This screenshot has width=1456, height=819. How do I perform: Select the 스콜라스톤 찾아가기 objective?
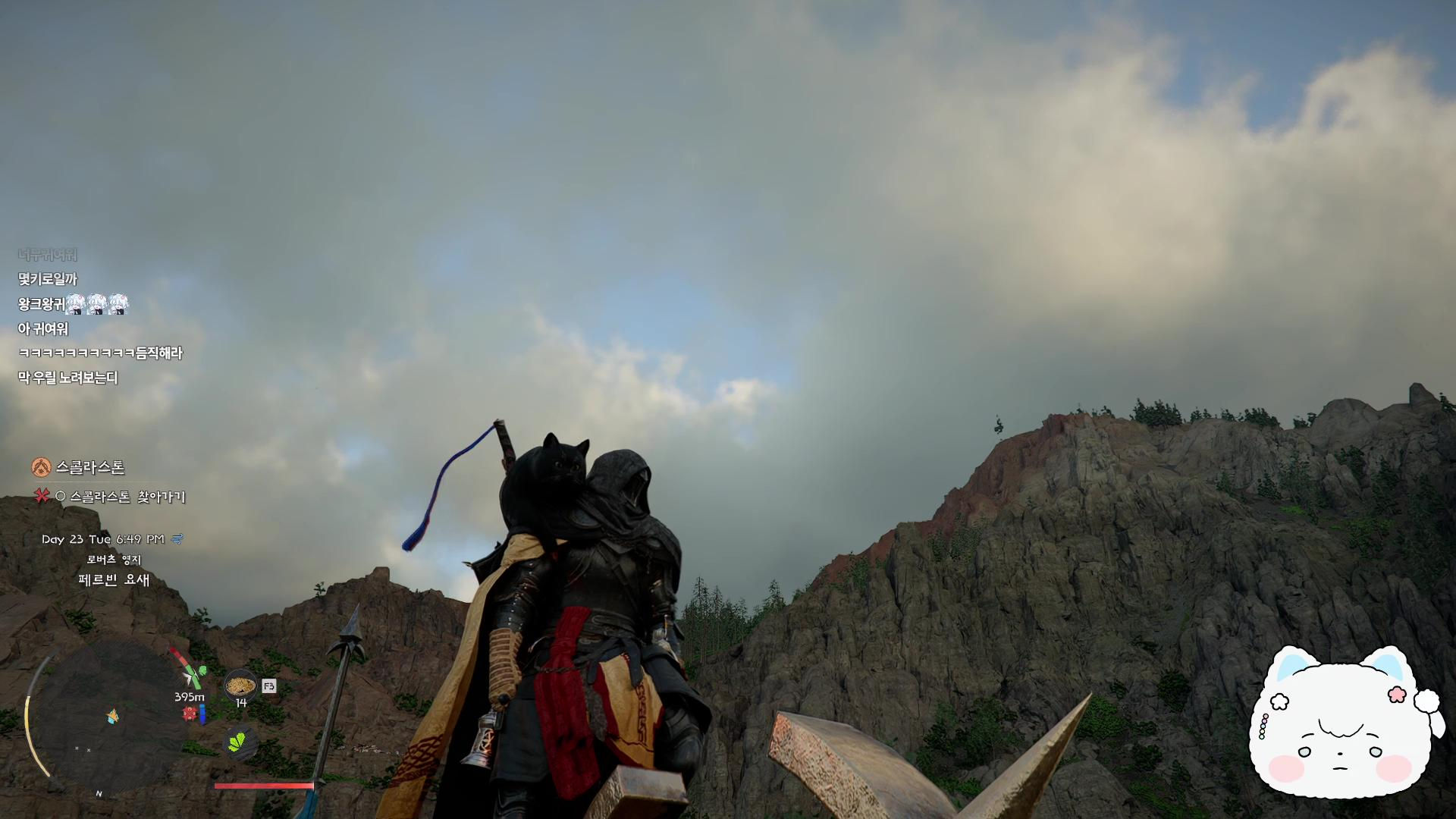point(127,497)
